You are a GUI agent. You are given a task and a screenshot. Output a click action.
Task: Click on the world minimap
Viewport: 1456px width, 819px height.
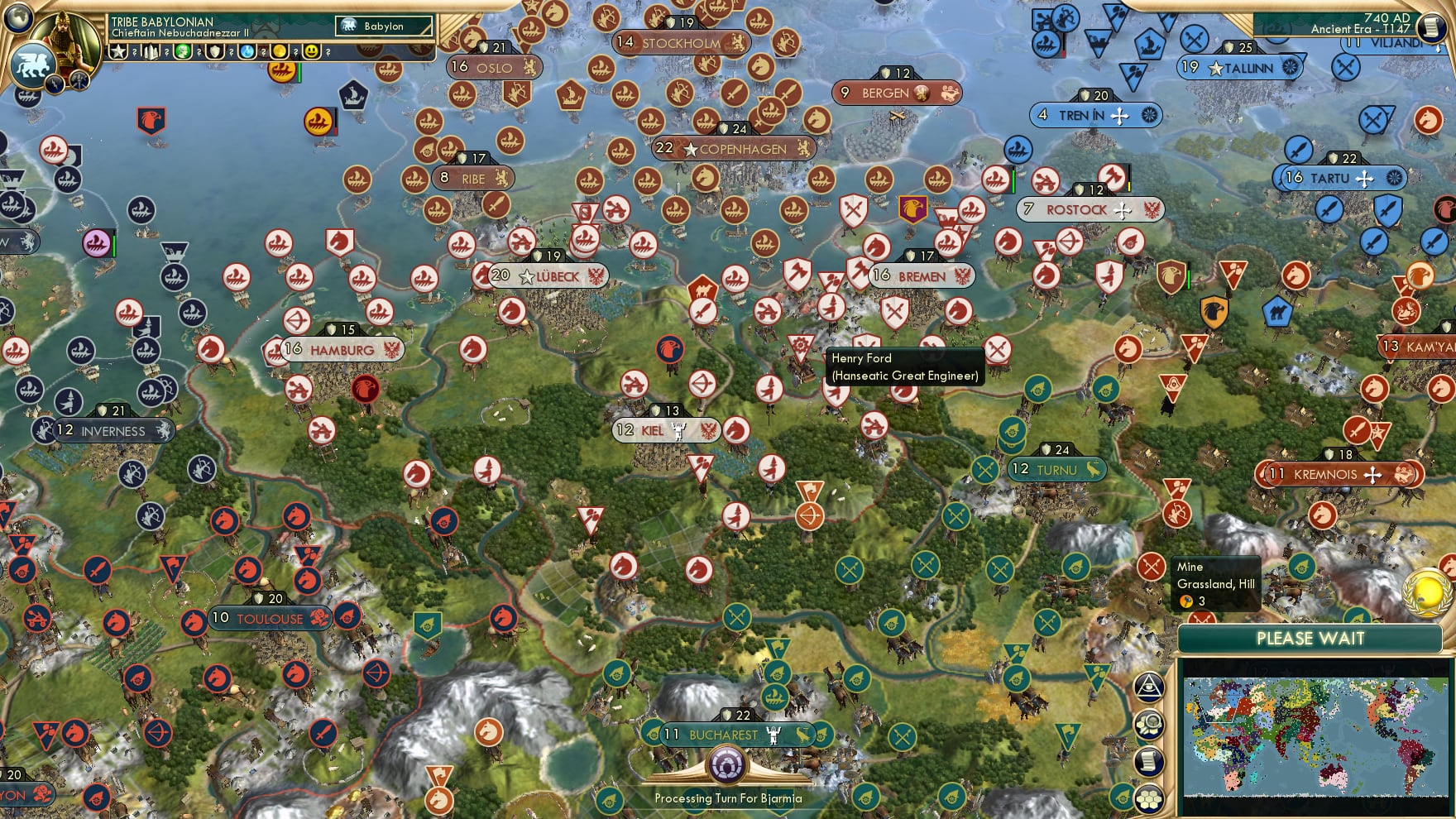coord(1316,735)
